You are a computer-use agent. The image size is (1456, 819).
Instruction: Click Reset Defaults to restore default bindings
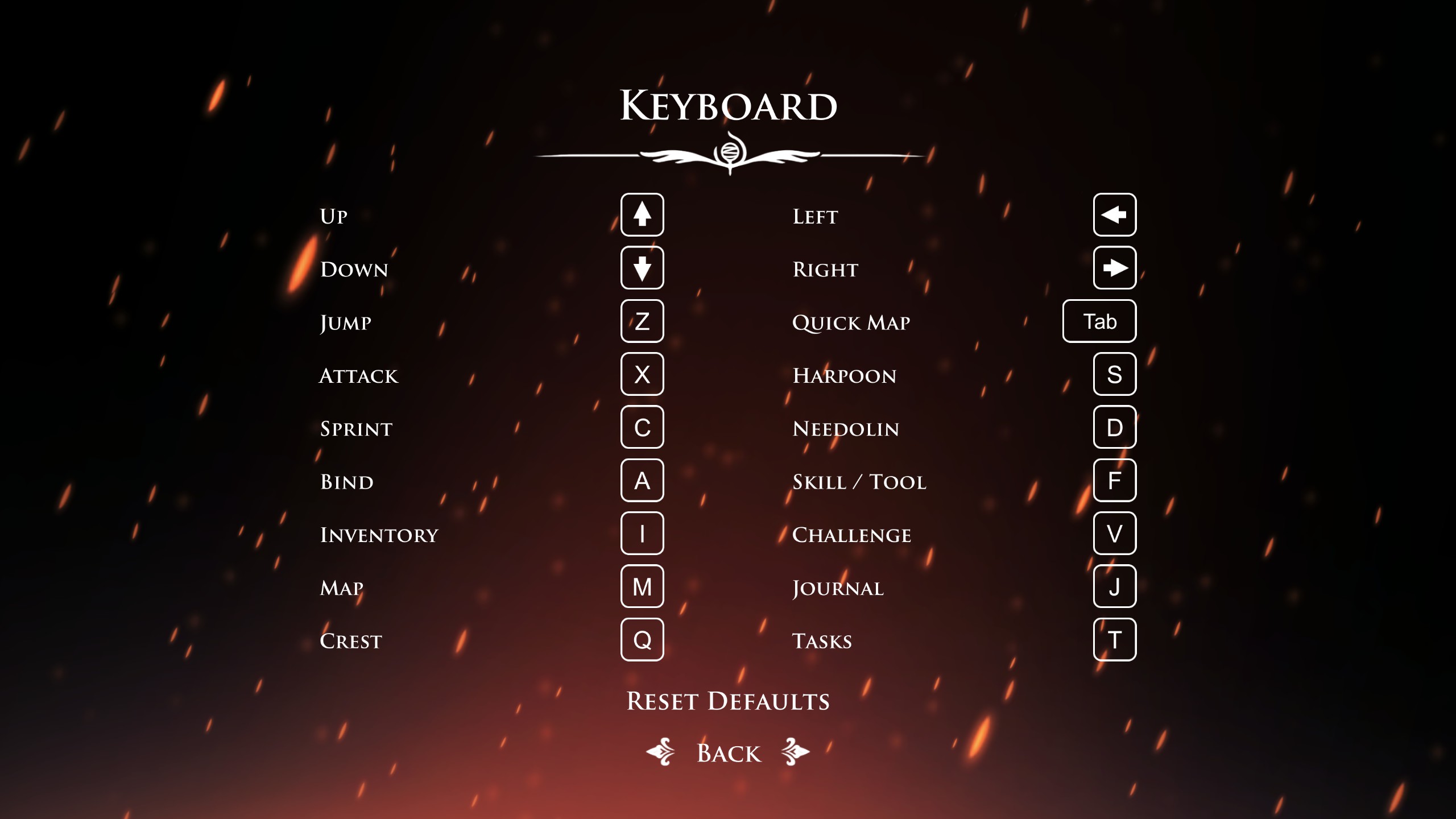[728, 701]
